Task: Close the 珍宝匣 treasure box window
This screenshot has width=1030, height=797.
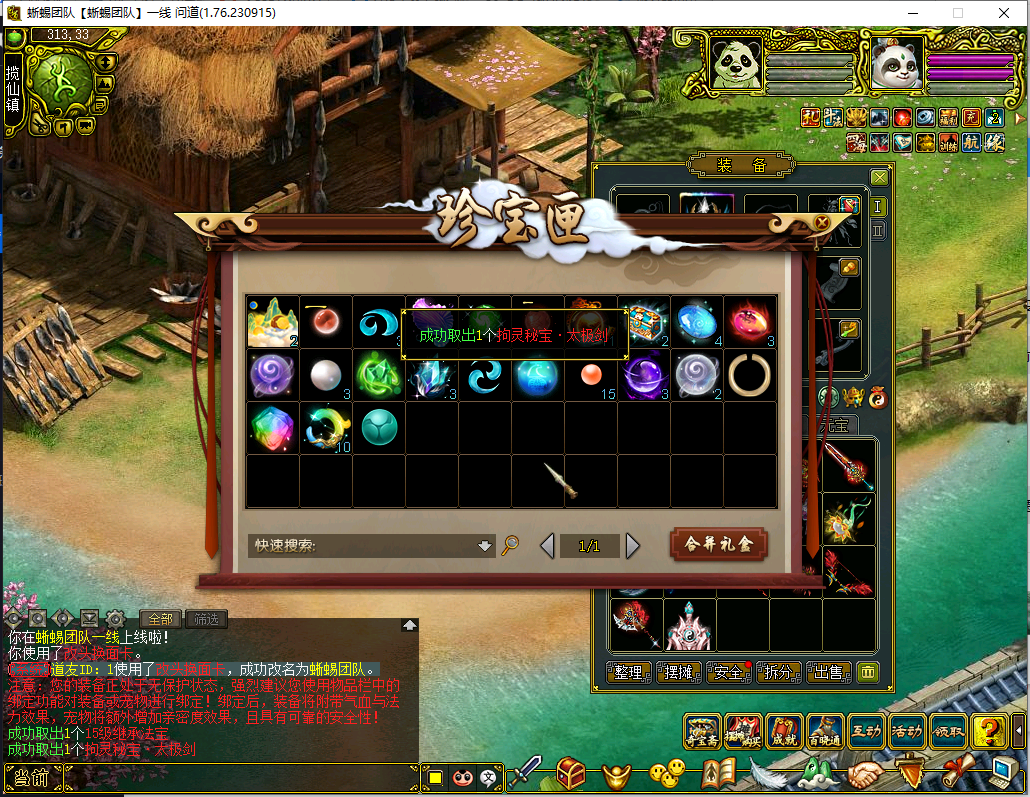Action: [x=822, y=222]
